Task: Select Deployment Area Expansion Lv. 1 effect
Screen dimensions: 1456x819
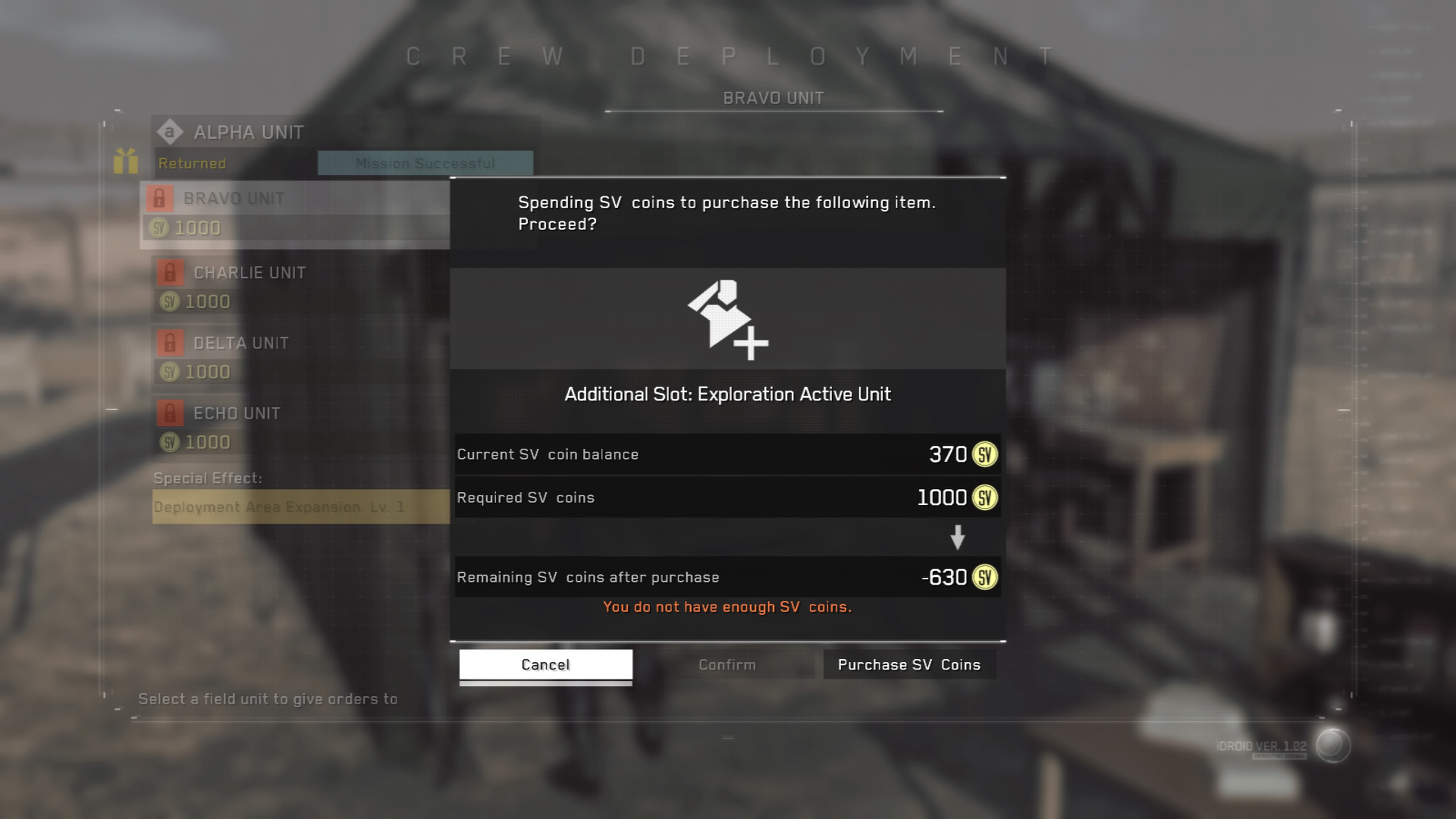Action: click(279, 507)
